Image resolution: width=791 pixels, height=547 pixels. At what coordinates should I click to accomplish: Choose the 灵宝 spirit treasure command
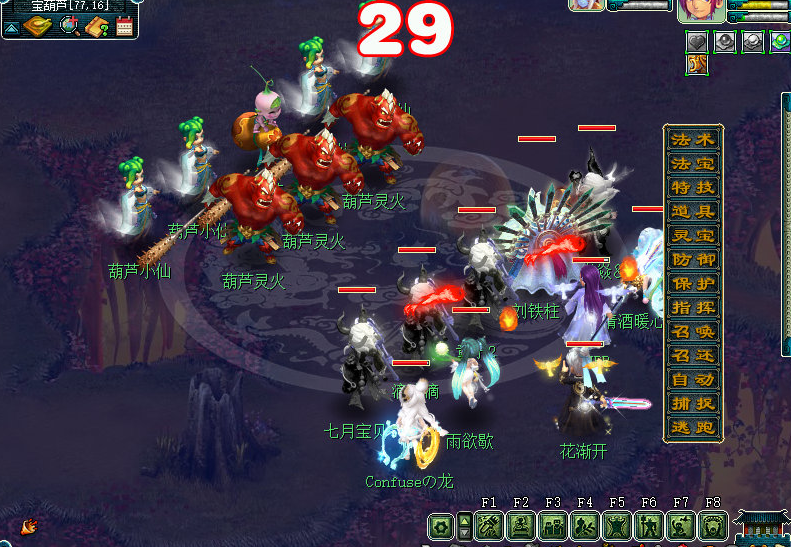[693, 236]
